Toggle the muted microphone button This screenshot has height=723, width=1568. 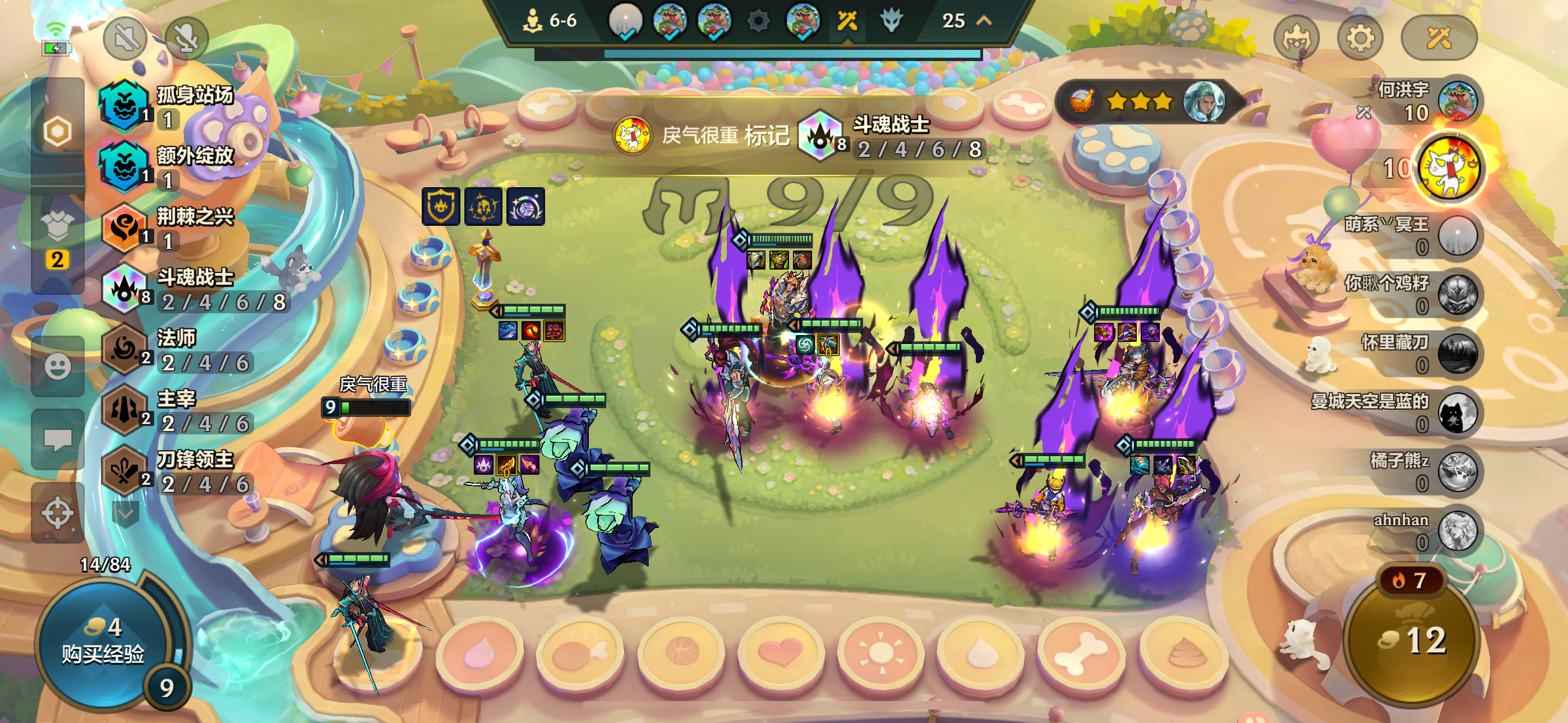coord(186,39)
